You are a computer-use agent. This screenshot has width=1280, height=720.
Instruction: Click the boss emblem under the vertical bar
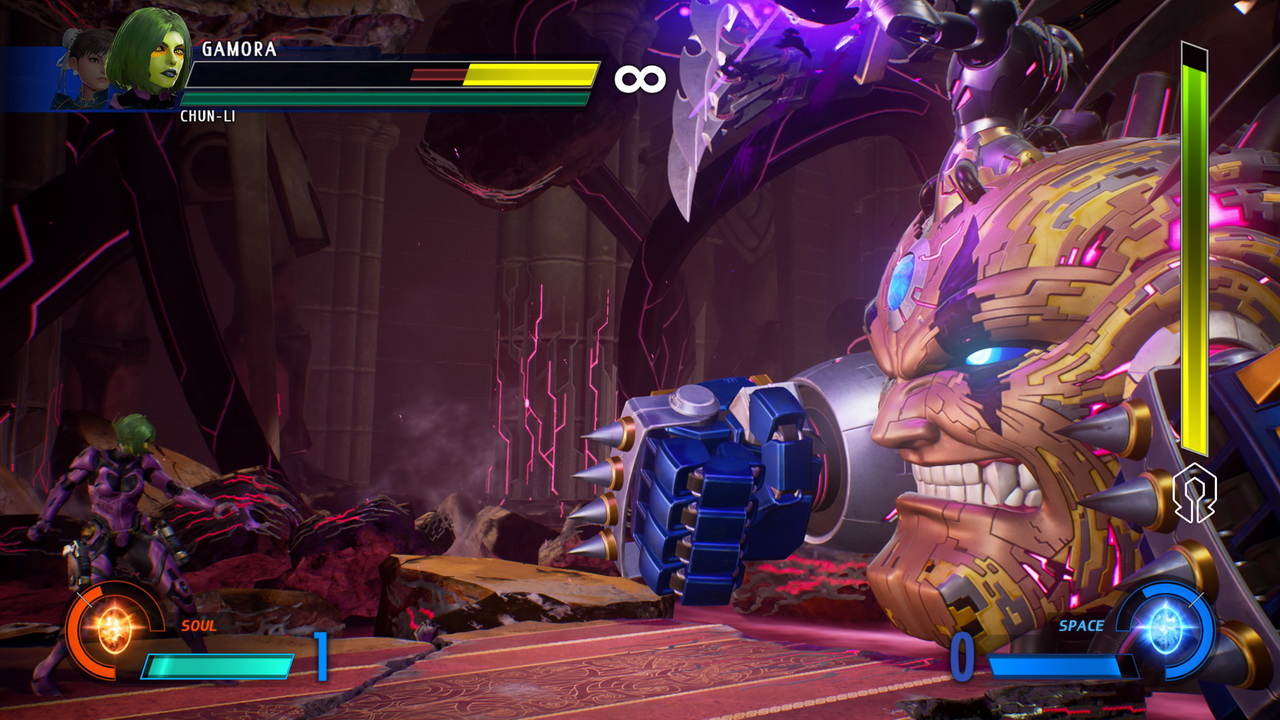(1195, 494)
